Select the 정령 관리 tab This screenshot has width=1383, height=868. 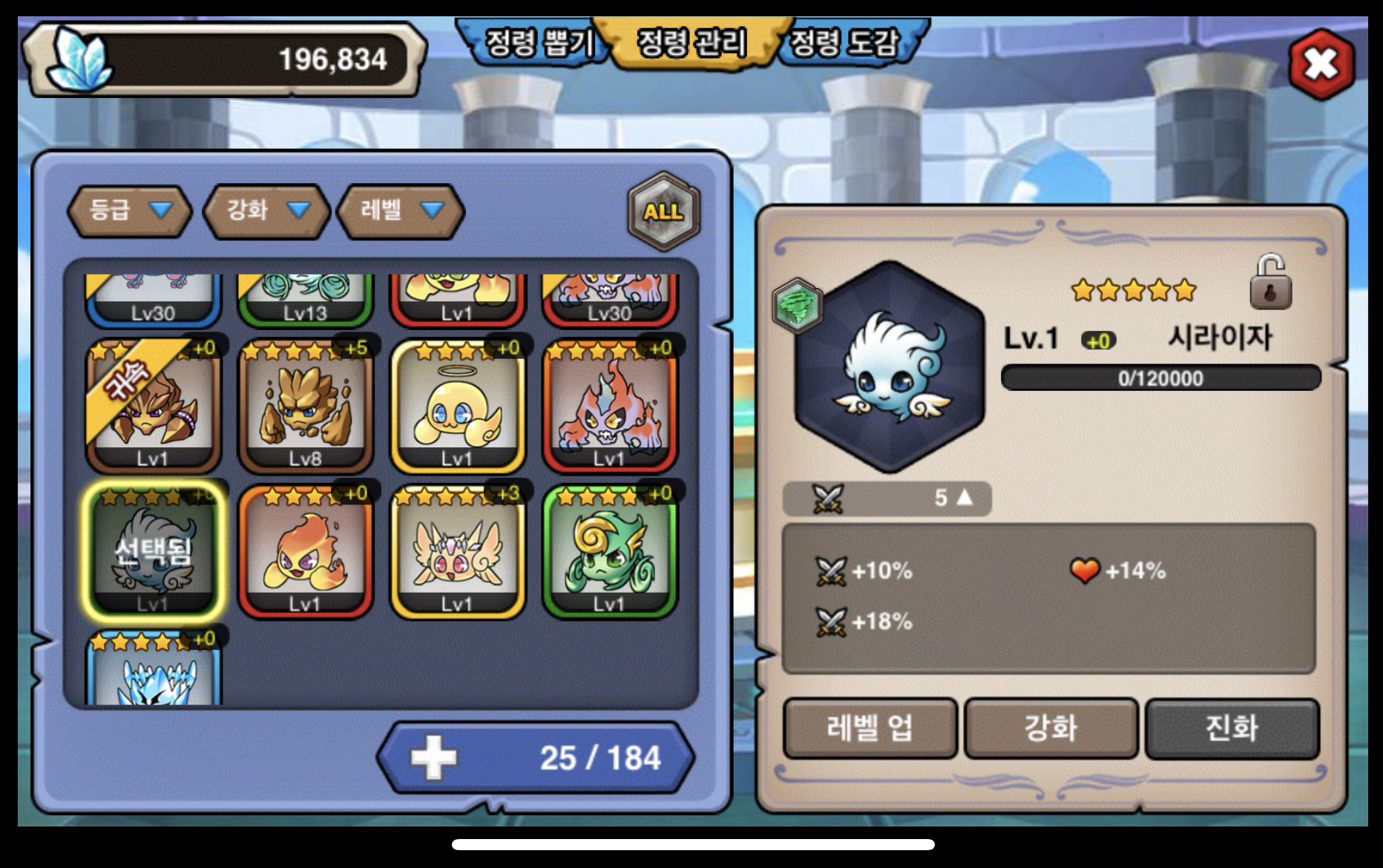[691, 42]
